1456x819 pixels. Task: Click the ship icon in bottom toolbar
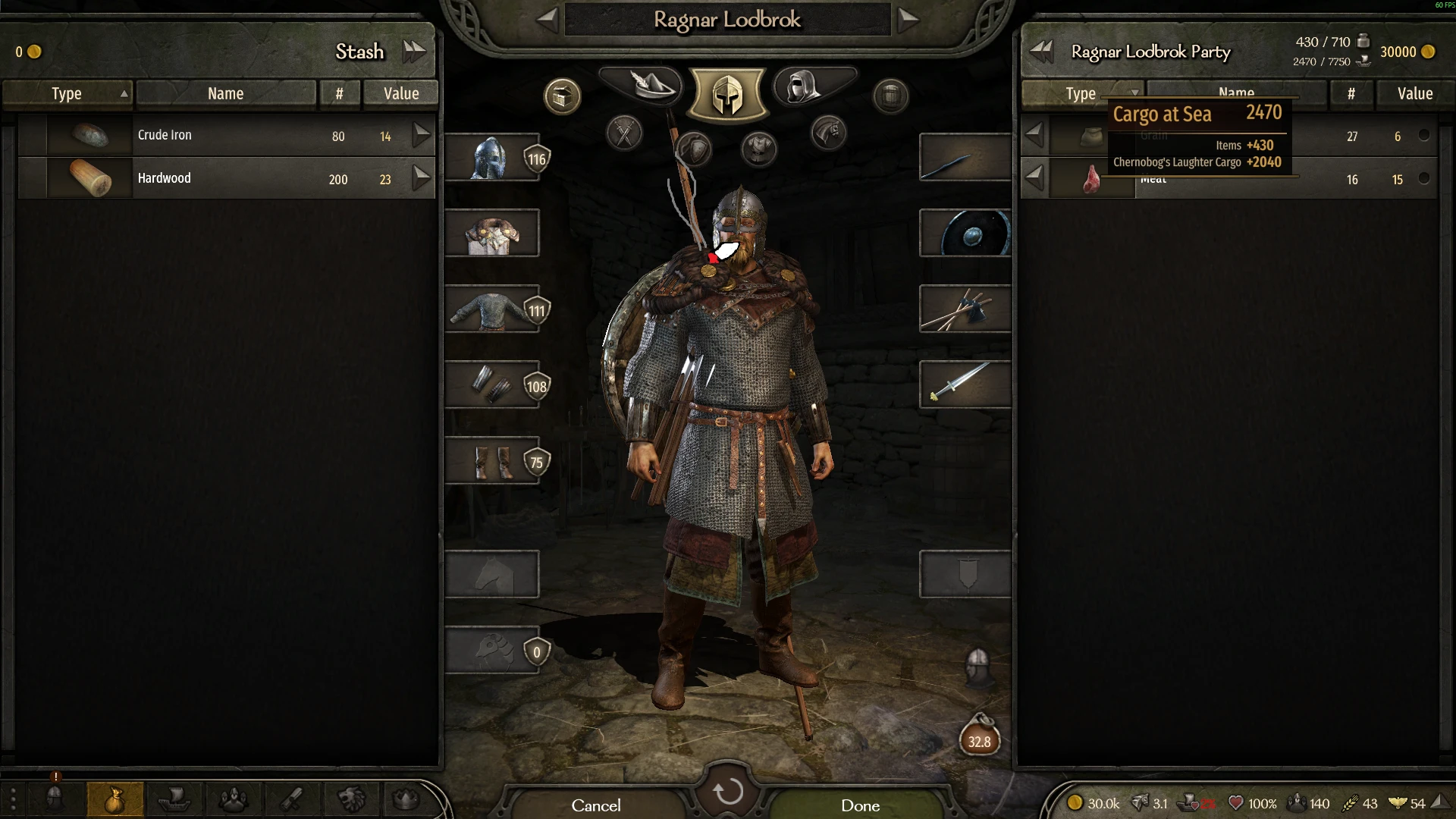(175, 799)
